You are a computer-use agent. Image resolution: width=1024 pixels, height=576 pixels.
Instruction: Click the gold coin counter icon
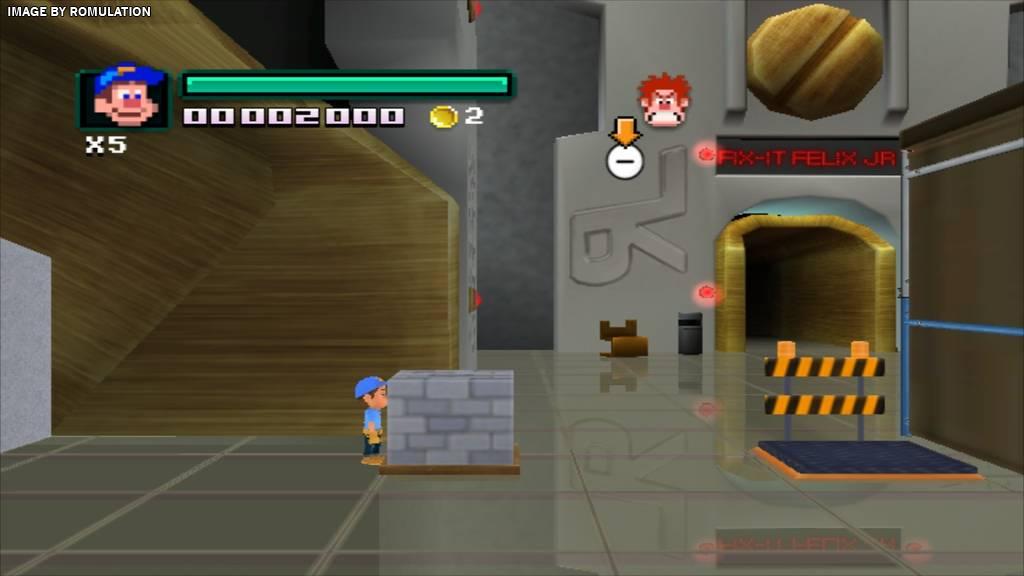[443, 117]
